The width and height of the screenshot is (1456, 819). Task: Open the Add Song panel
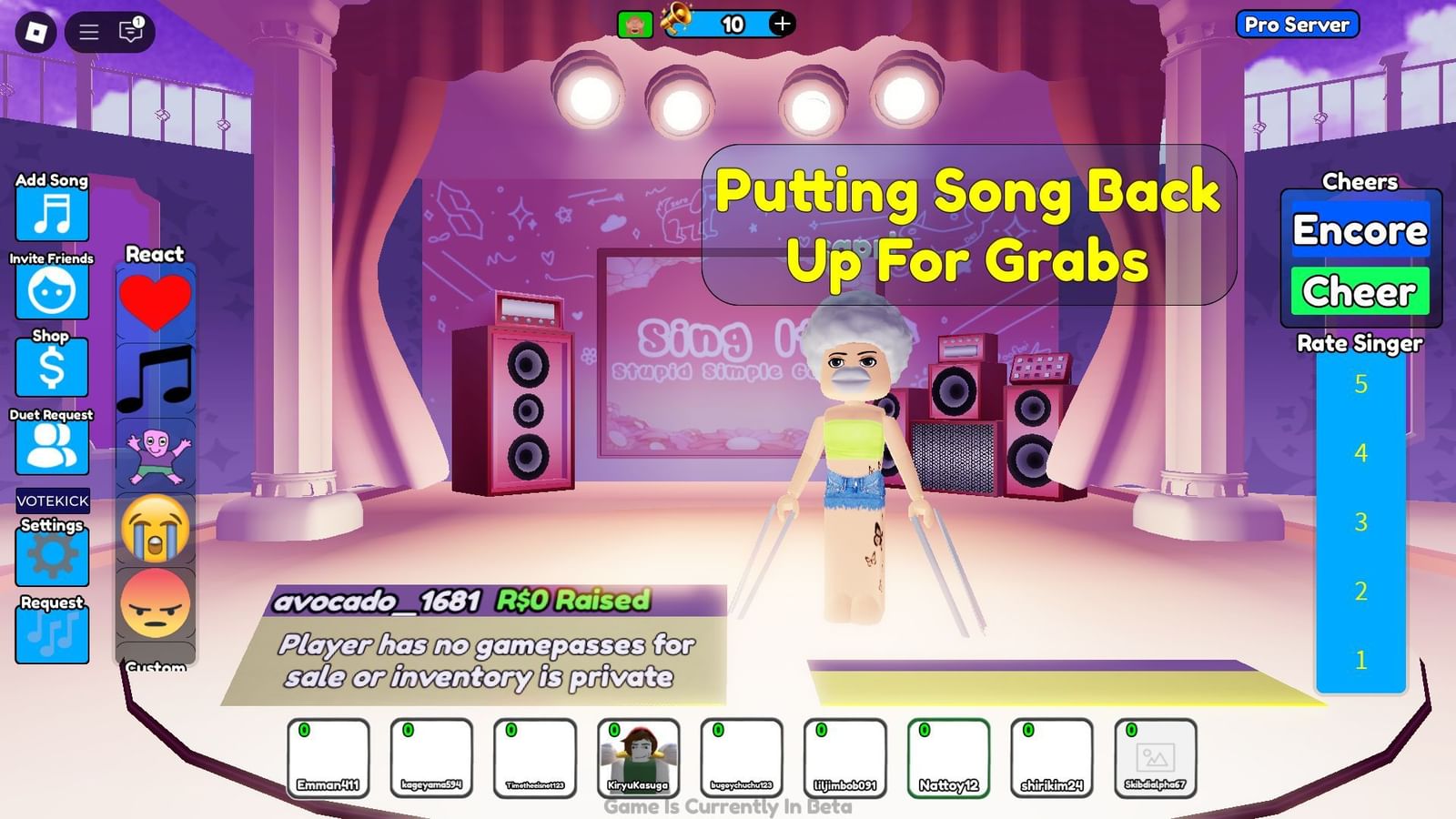coord(52,216)
